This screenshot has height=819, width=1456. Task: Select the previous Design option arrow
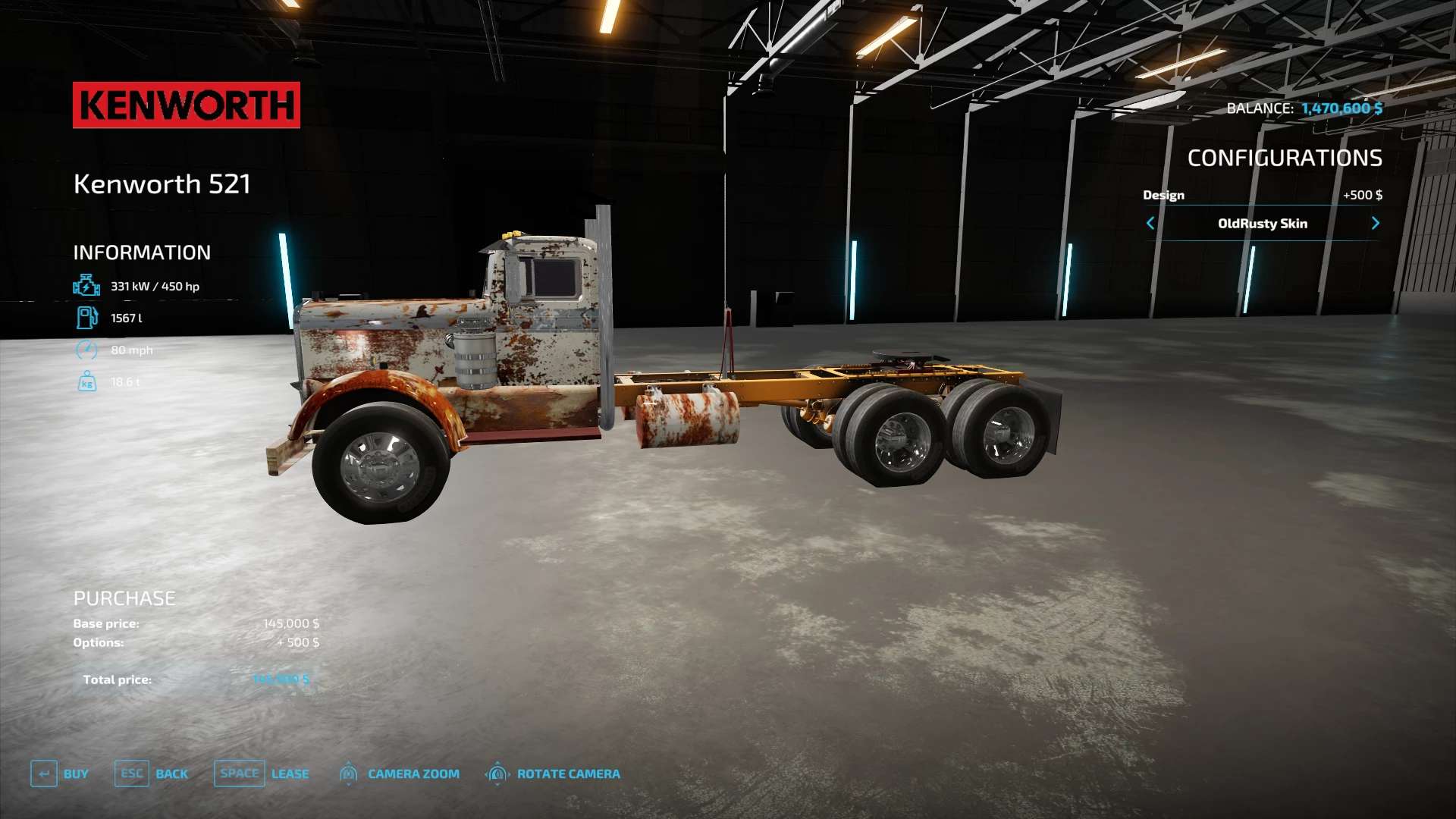point(1150,223)
